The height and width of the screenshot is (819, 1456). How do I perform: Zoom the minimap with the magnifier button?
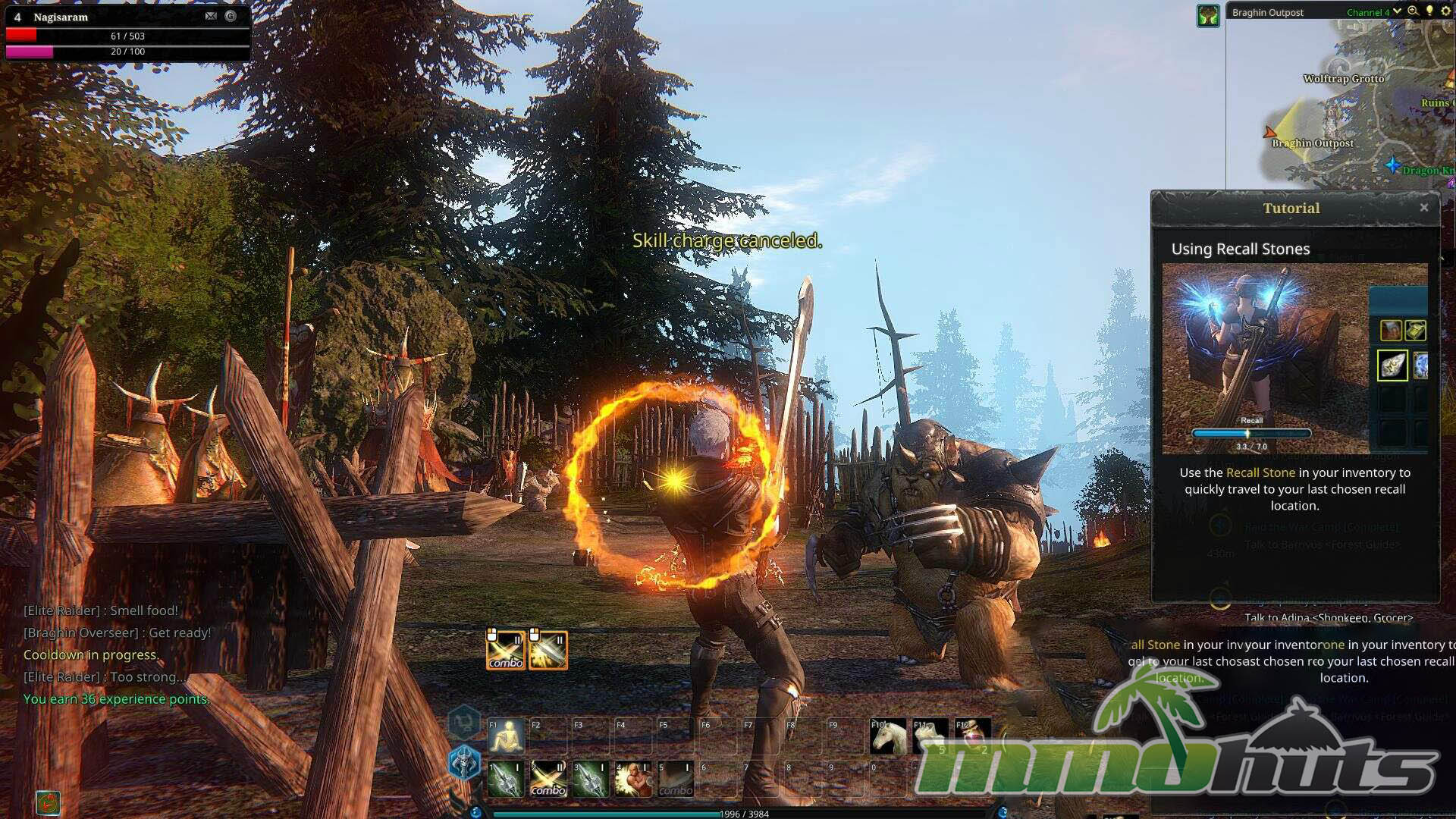pos(1414,11)
